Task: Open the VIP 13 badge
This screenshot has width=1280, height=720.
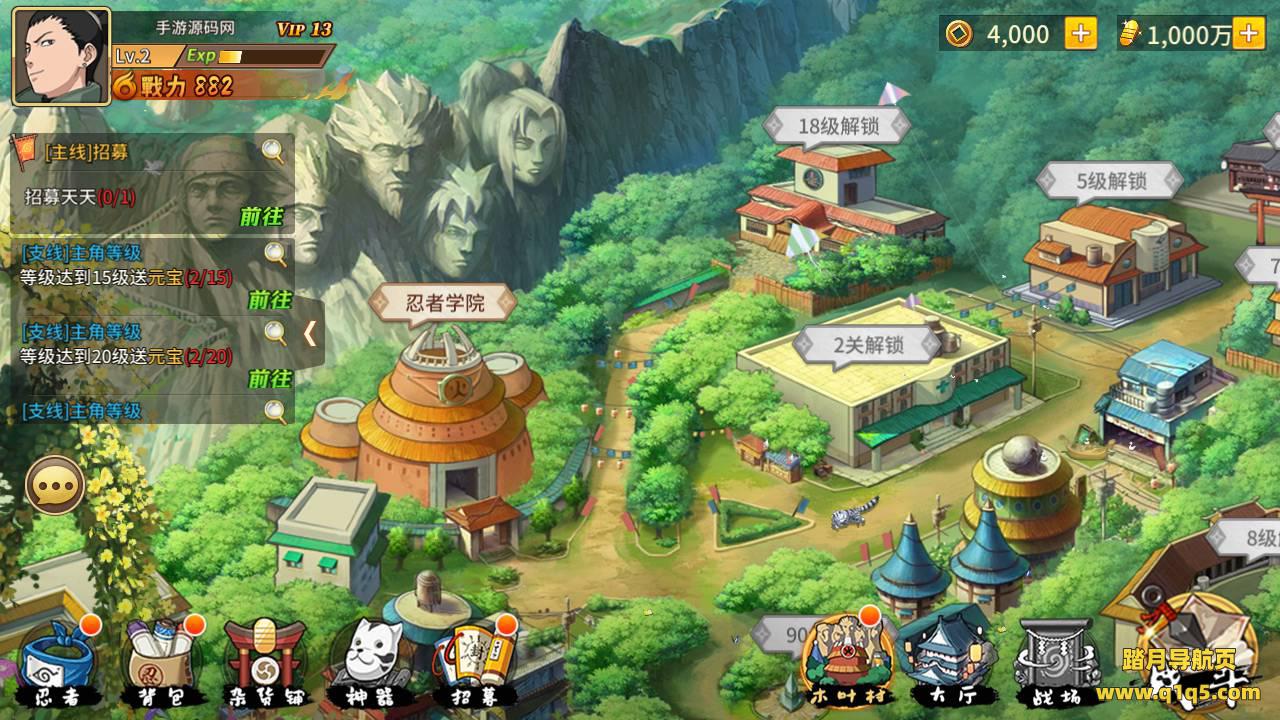Action: coord(304,28)
